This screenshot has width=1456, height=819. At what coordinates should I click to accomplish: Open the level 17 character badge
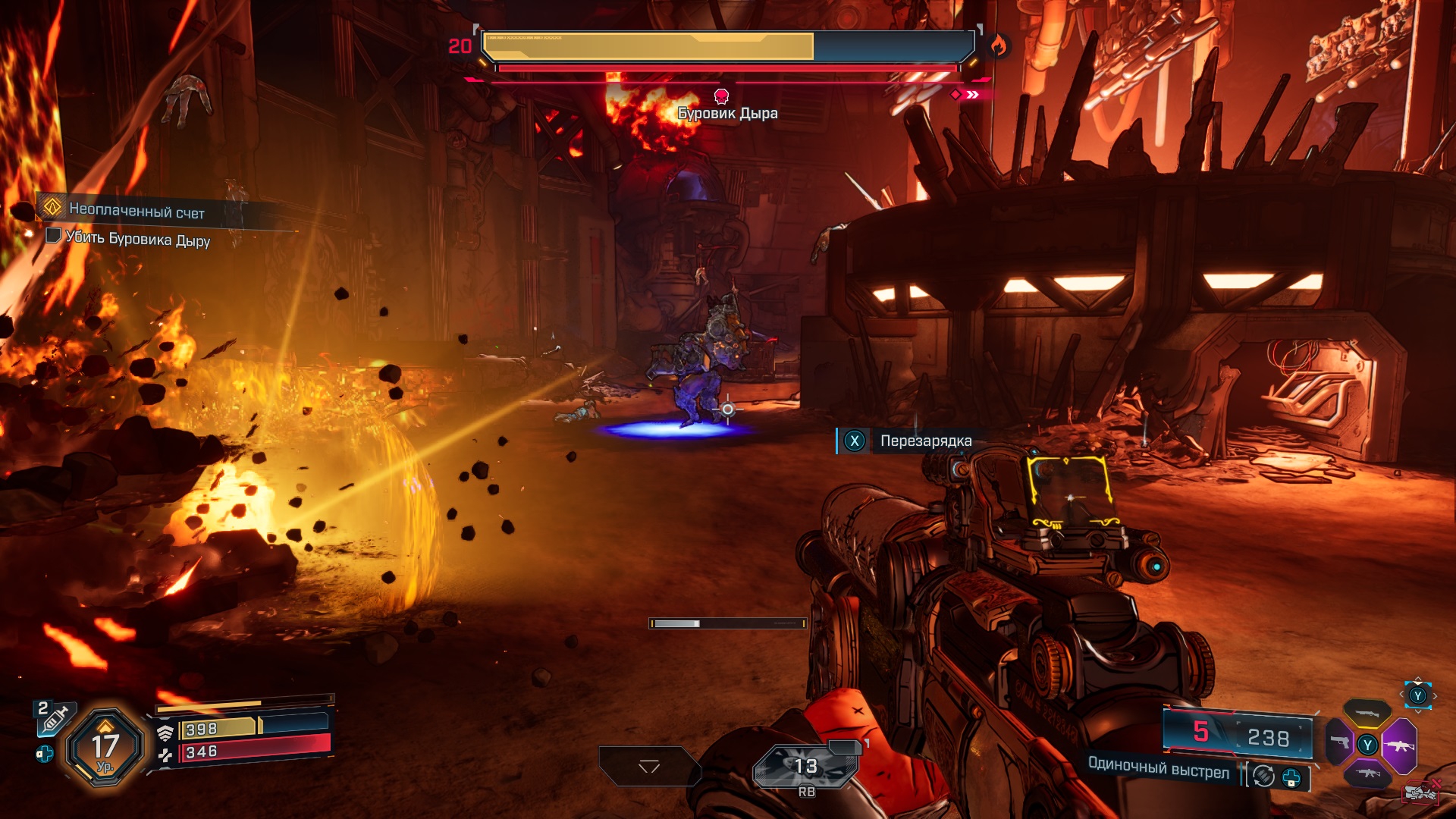pos(105,747)
